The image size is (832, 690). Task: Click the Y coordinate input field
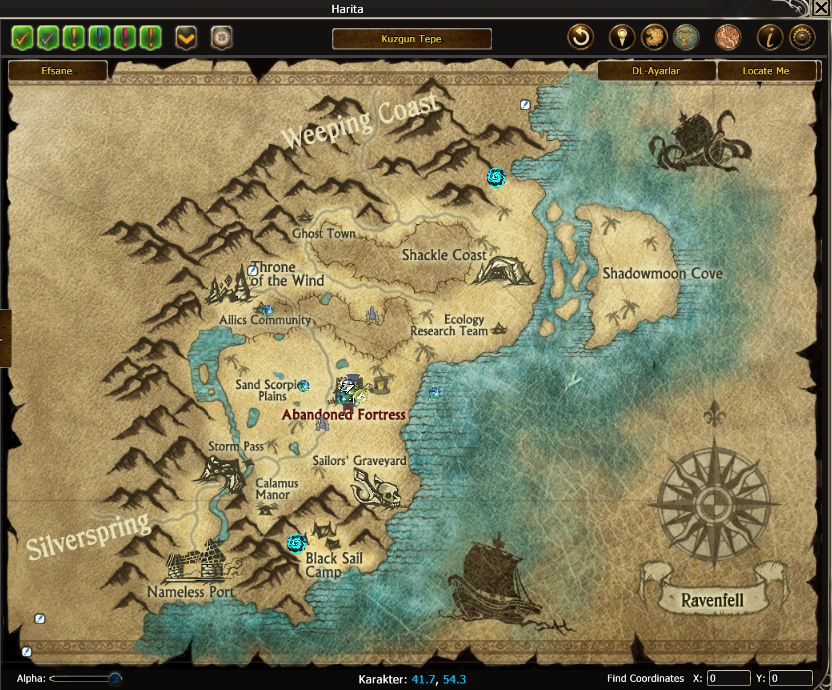point(790,678)
